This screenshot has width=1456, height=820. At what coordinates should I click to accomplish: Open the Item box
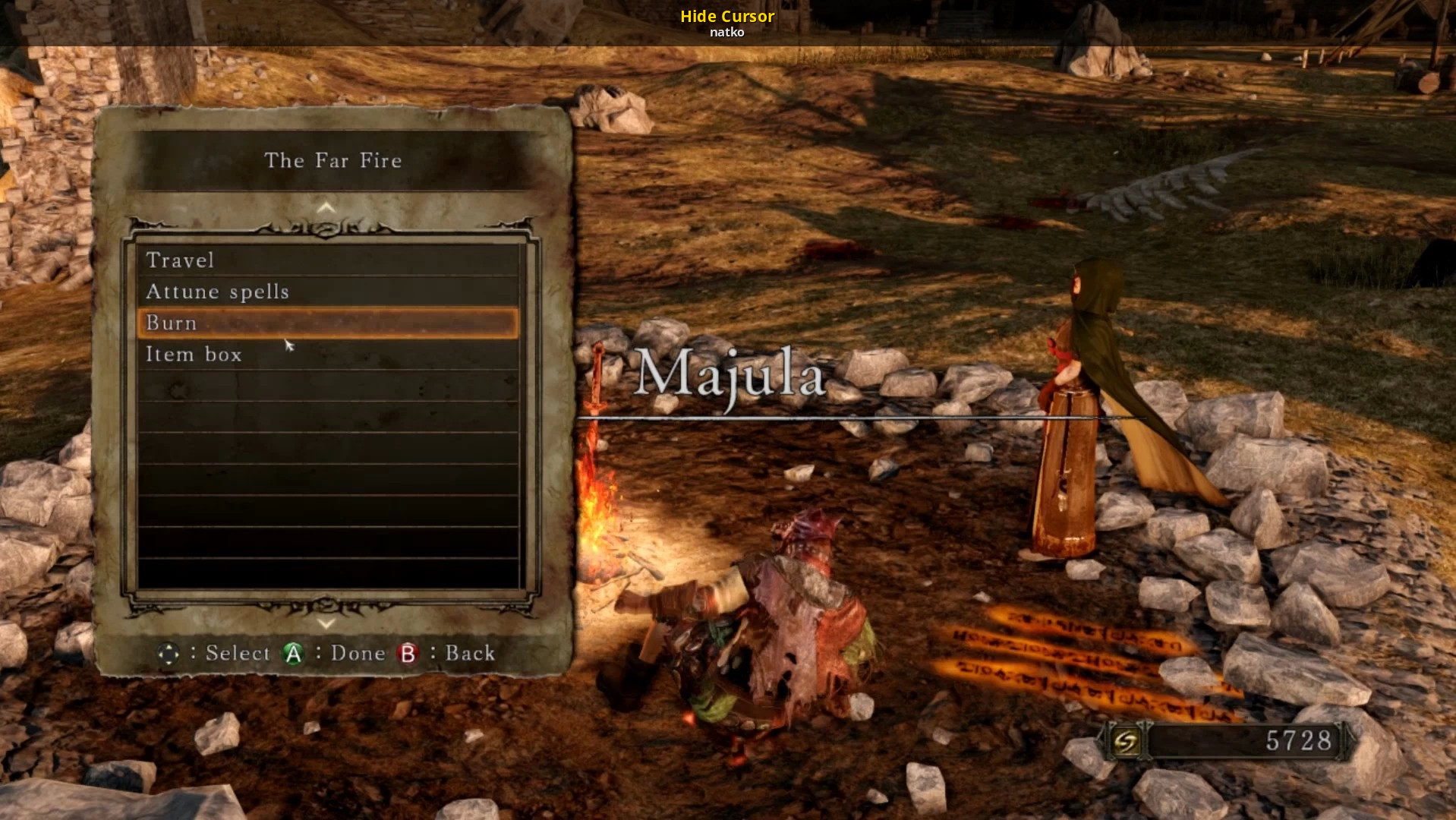point(194,355)
